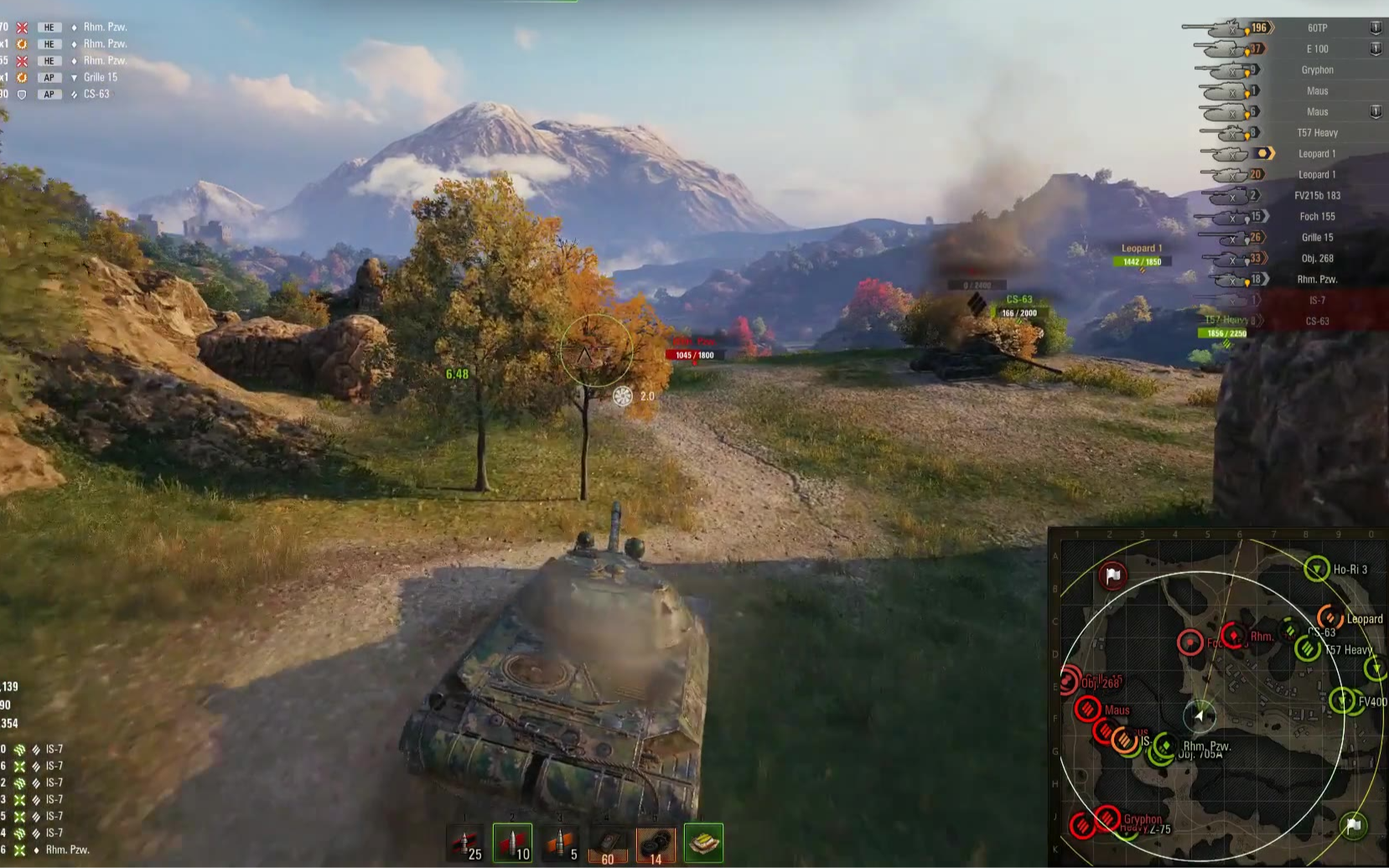Select the Foch 155 row in the list
1389x868 pixels.
(x=1317, y=216)
